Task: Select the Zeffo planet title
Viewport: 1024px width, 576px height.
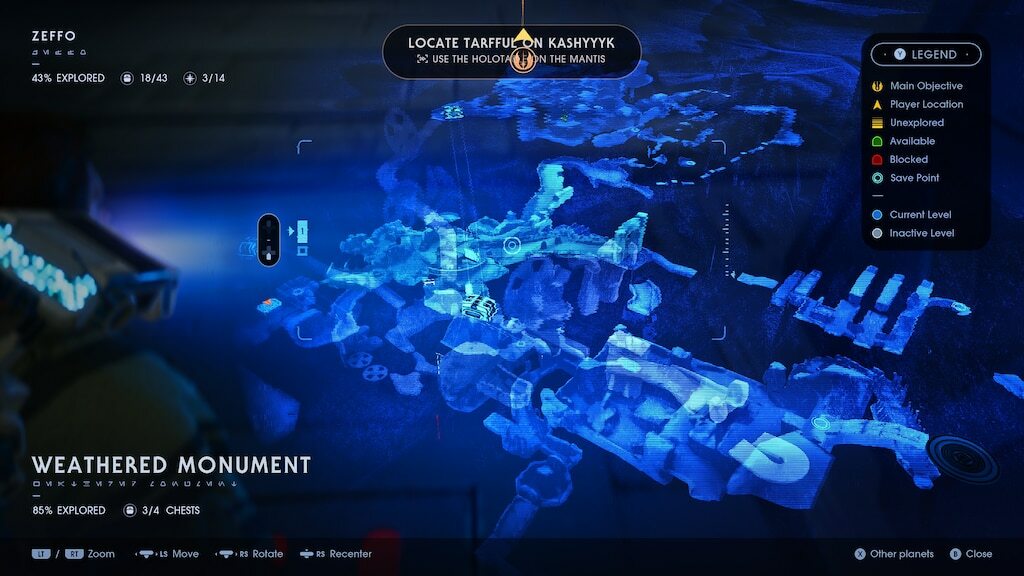Action: point(53,37)
